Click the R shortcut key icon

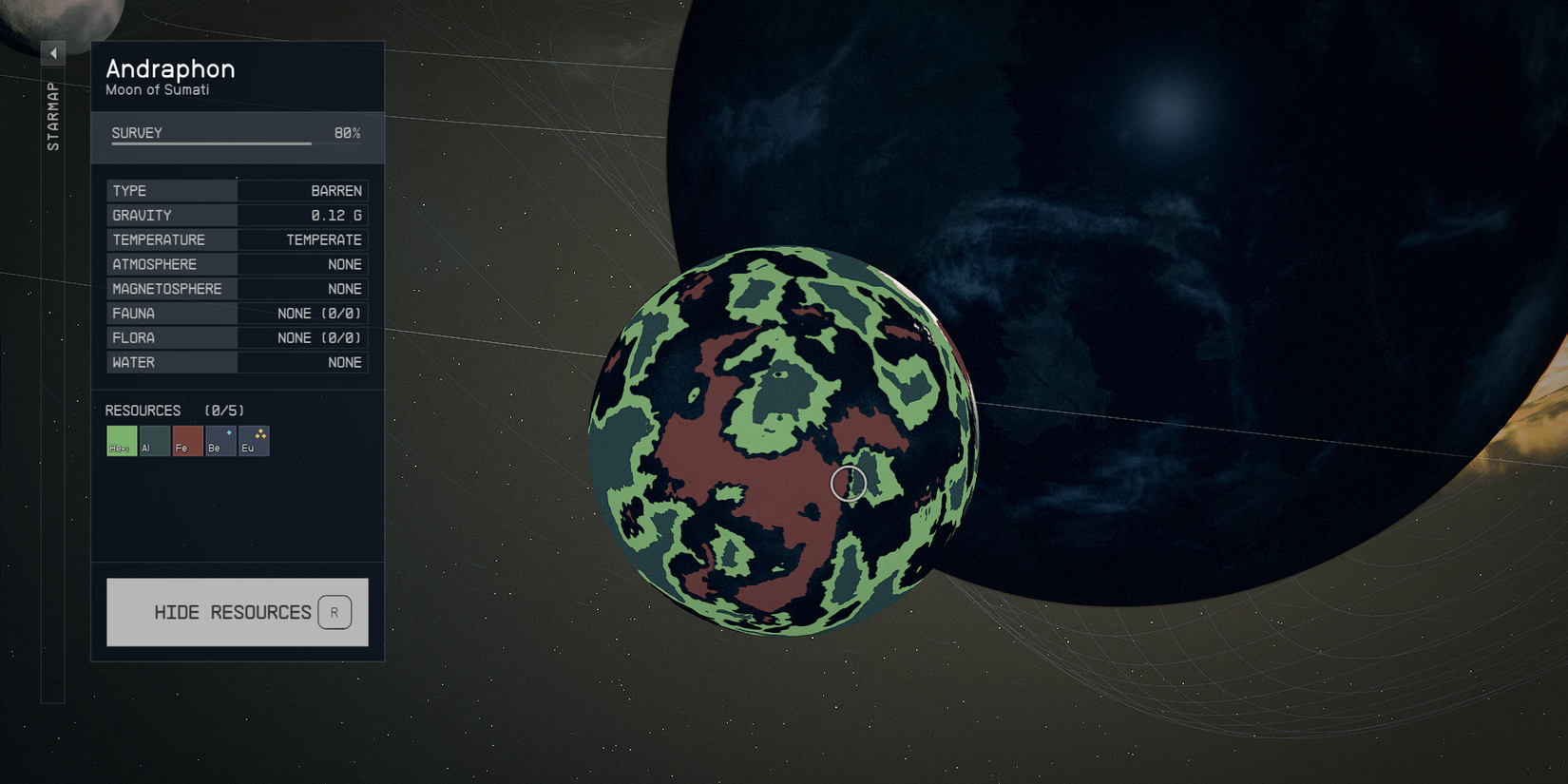coord(334,612)
